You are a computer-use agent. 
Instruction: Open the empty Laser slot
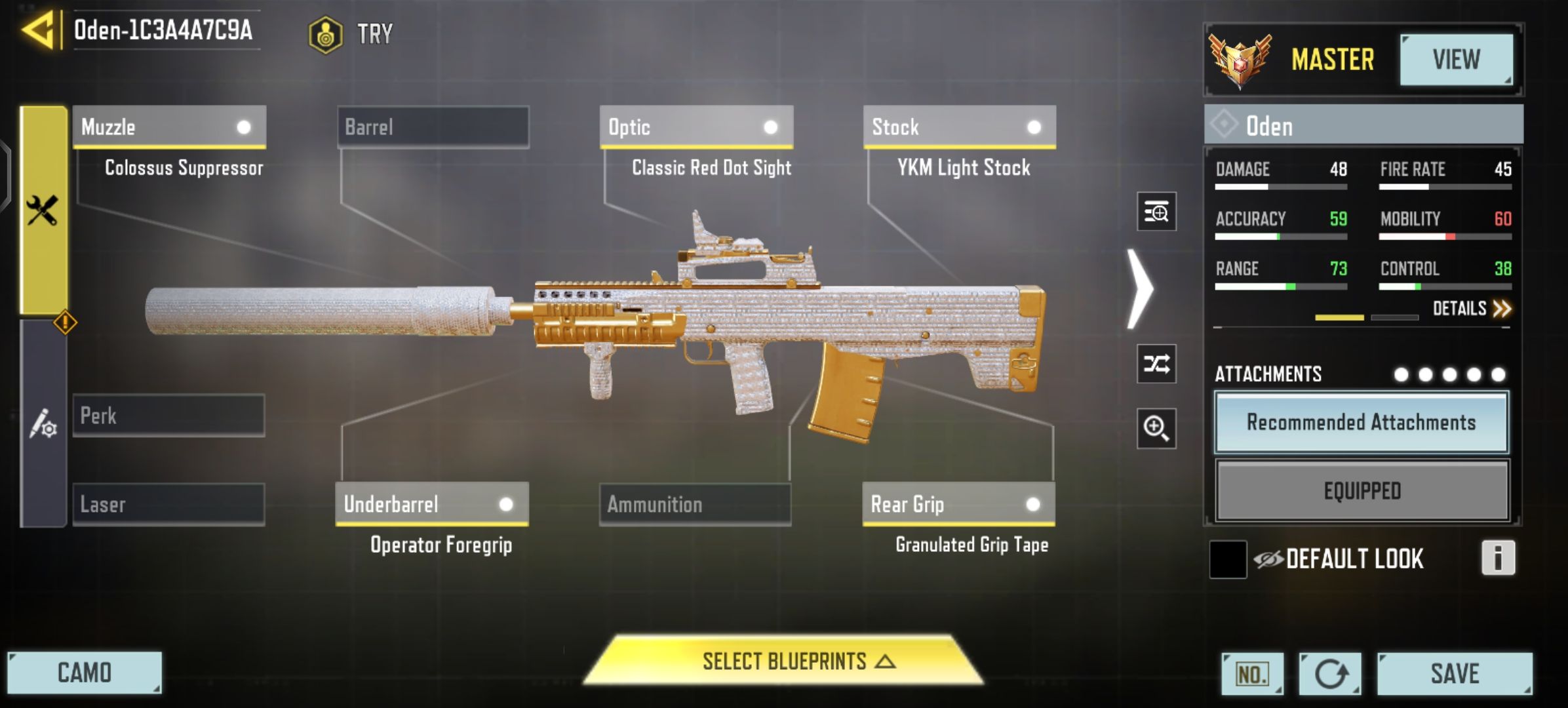tap(169, 505)
